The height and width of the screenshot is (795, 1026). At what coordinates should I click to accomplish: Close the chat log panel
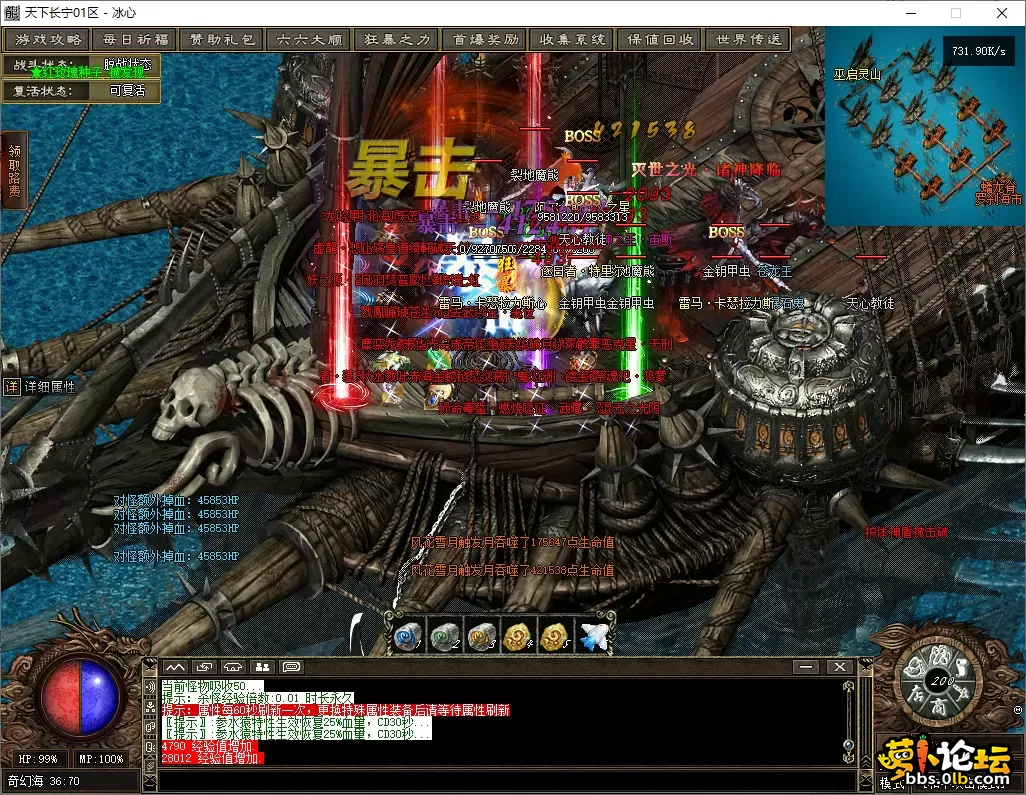[839, 667]
